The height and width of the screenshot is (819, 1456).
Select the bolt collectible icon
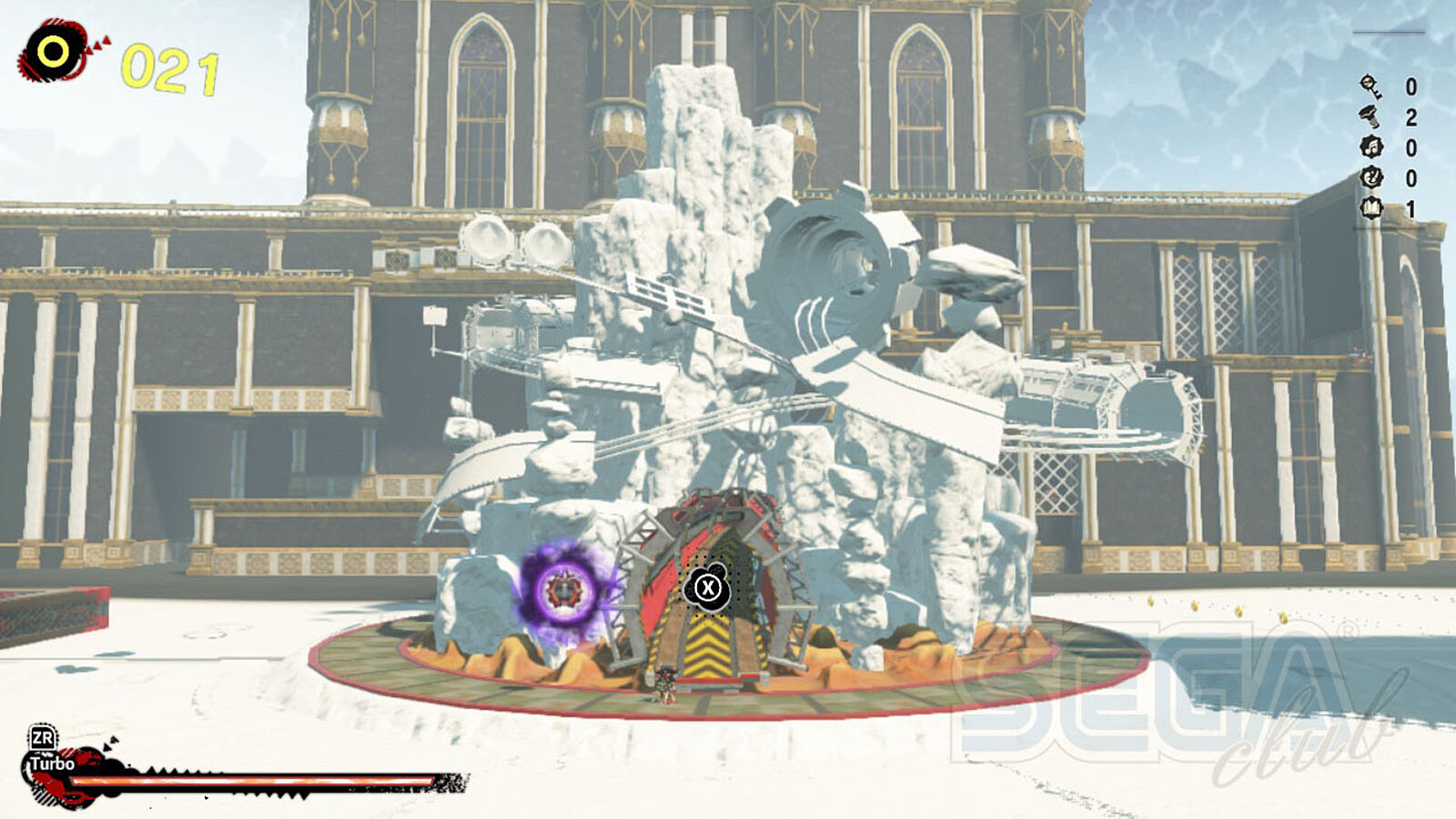point(1370,116)
